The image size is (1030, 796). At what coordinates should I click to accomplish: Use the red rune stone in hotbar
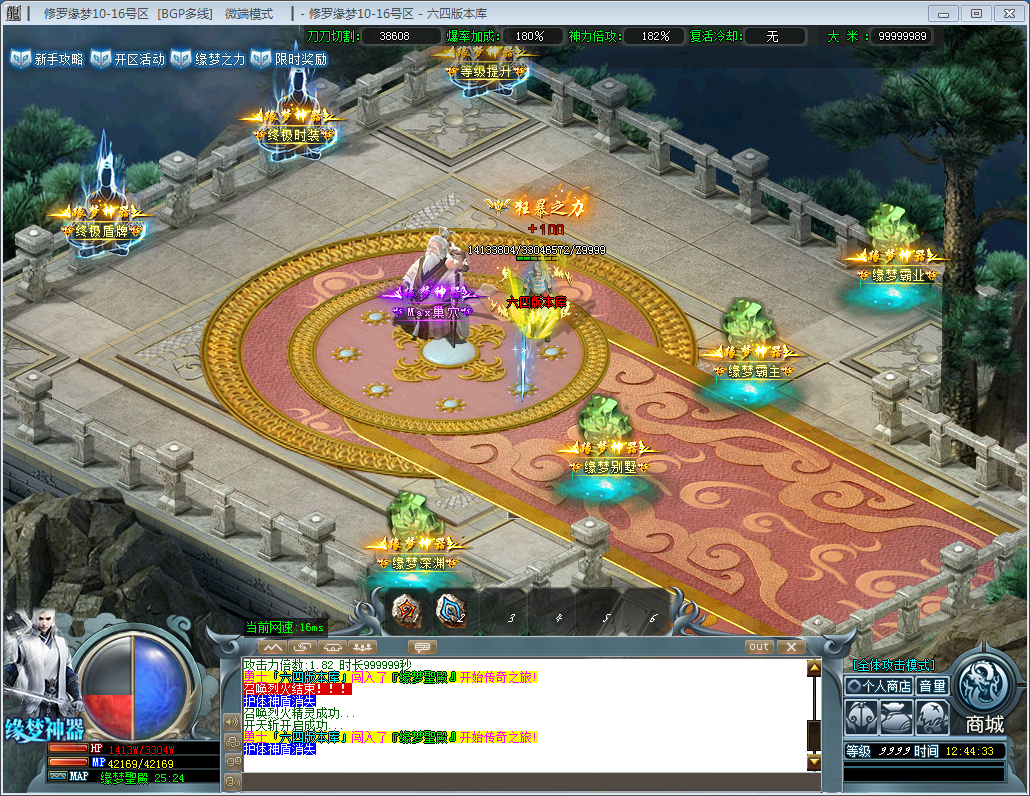[406, 611]
